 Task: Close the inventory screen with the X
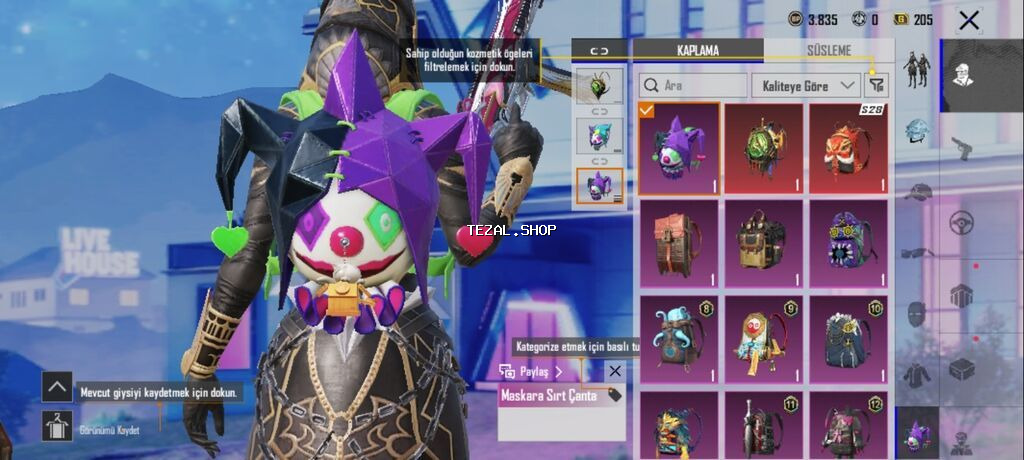968,20
